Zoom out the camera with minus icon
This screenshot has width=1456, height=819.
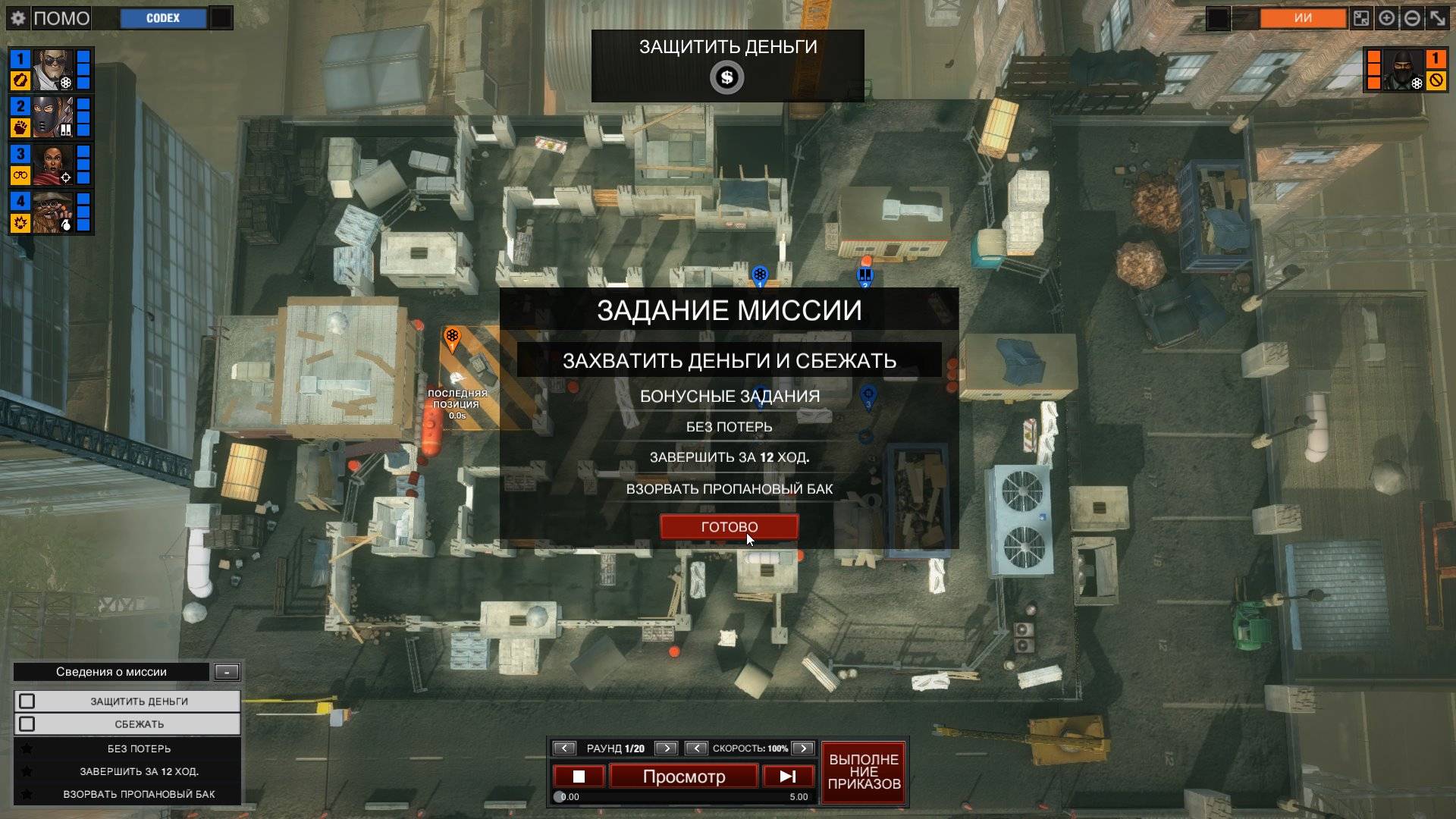pos(1412,18)
